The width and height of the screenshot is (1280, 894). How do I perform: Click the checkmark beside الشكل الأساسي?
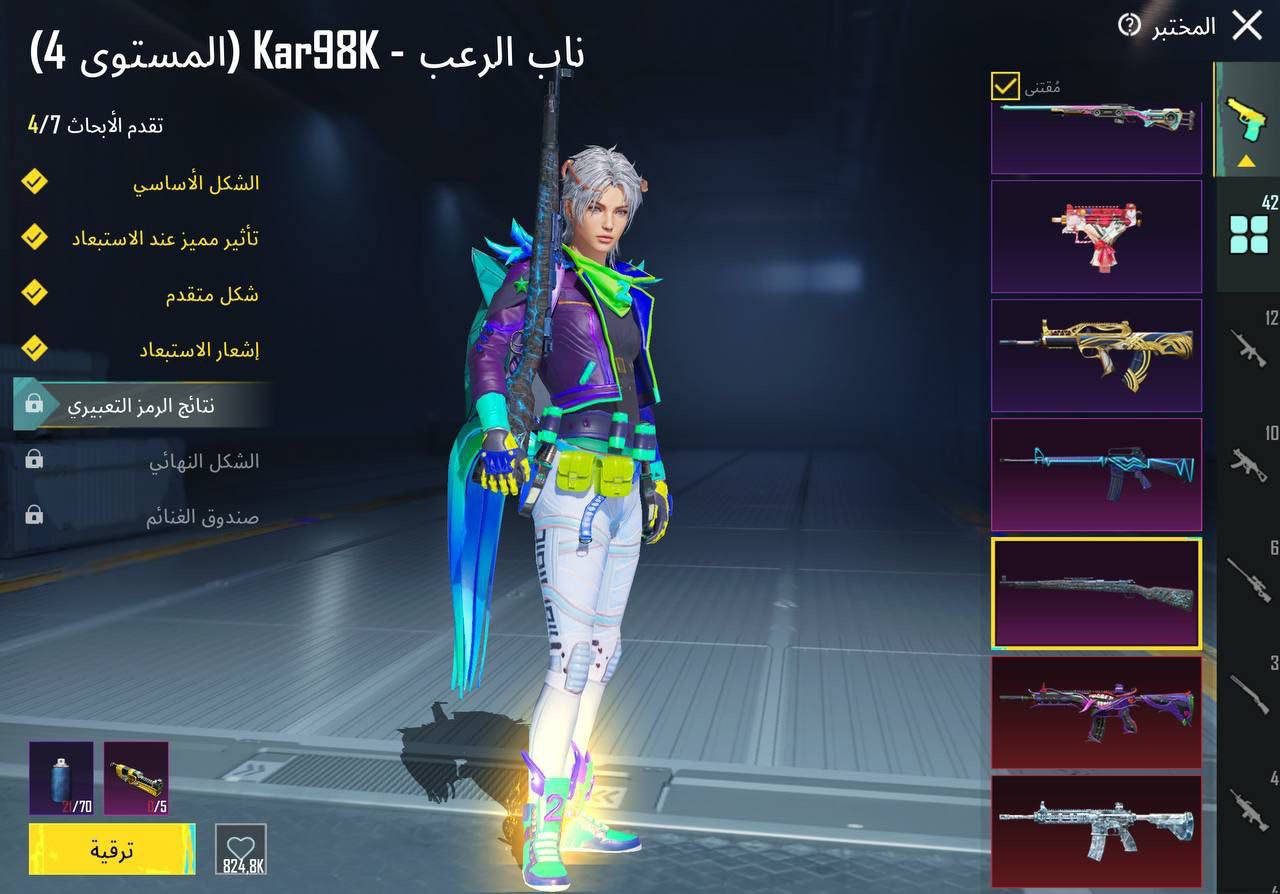tap(33, 182)
